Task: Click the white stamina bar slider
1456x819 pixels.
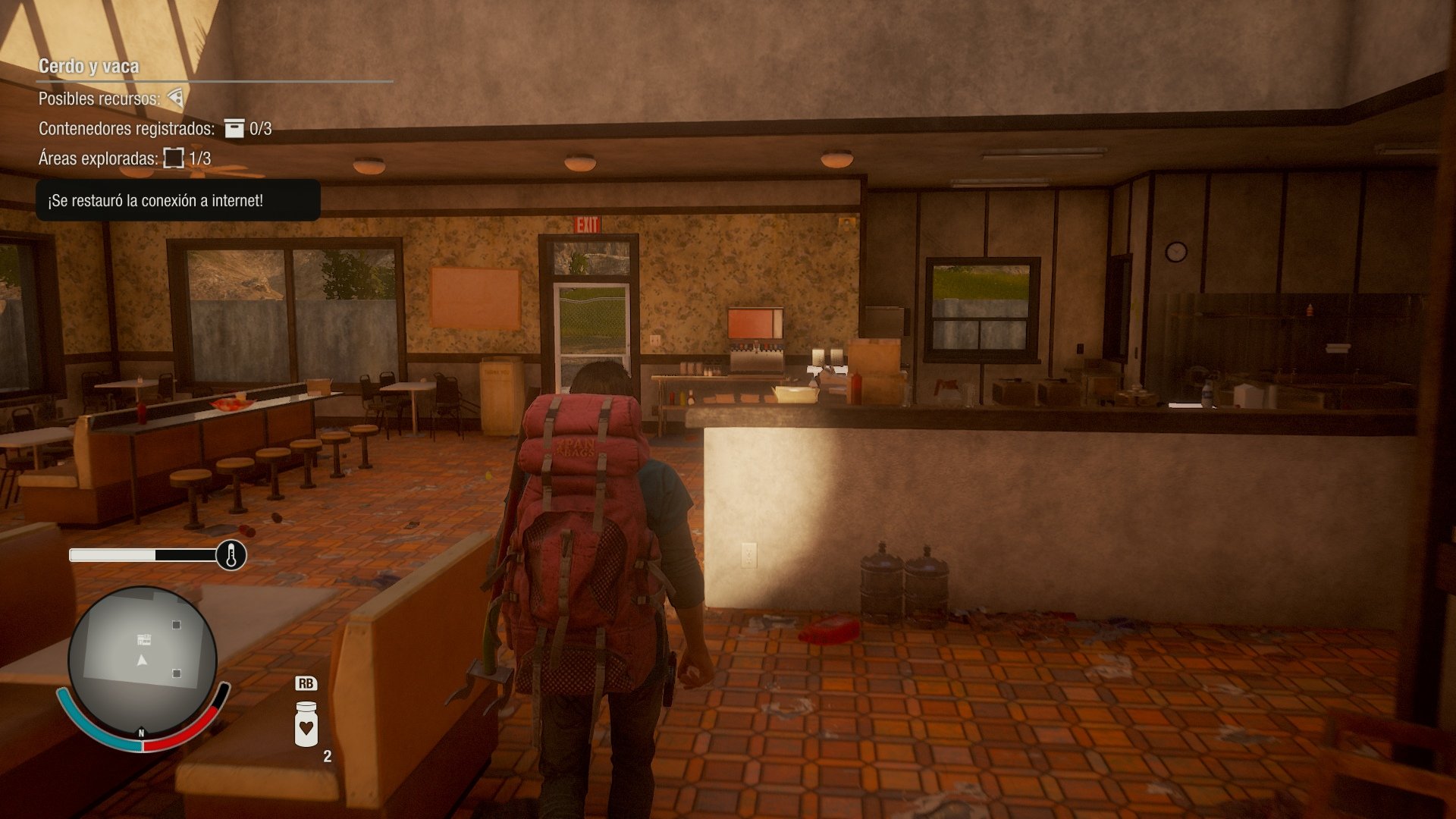Action: (x=114, y=556)
